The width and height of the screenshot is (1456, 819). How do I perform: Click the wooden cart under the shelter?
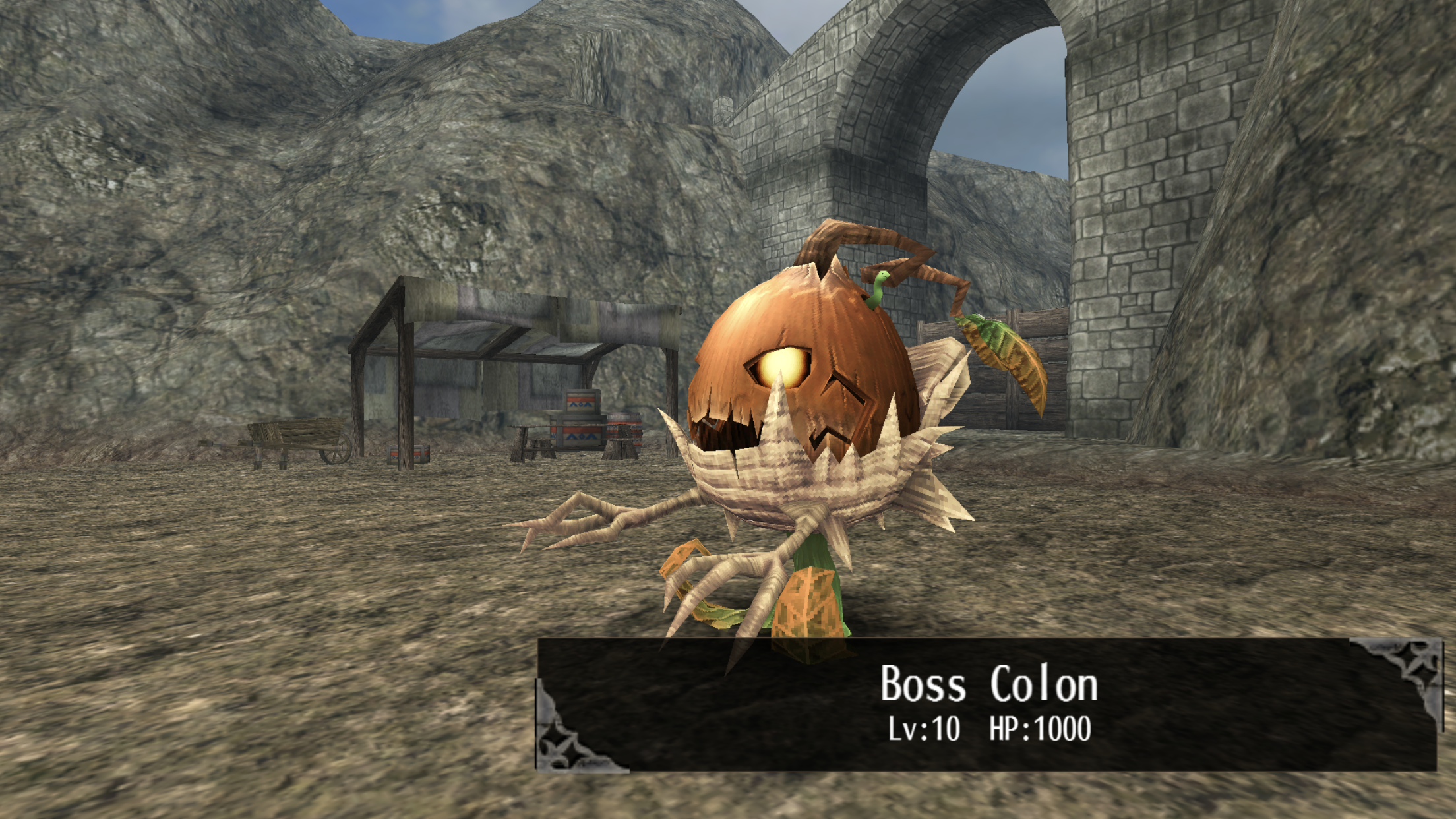[x=300, y=439]
